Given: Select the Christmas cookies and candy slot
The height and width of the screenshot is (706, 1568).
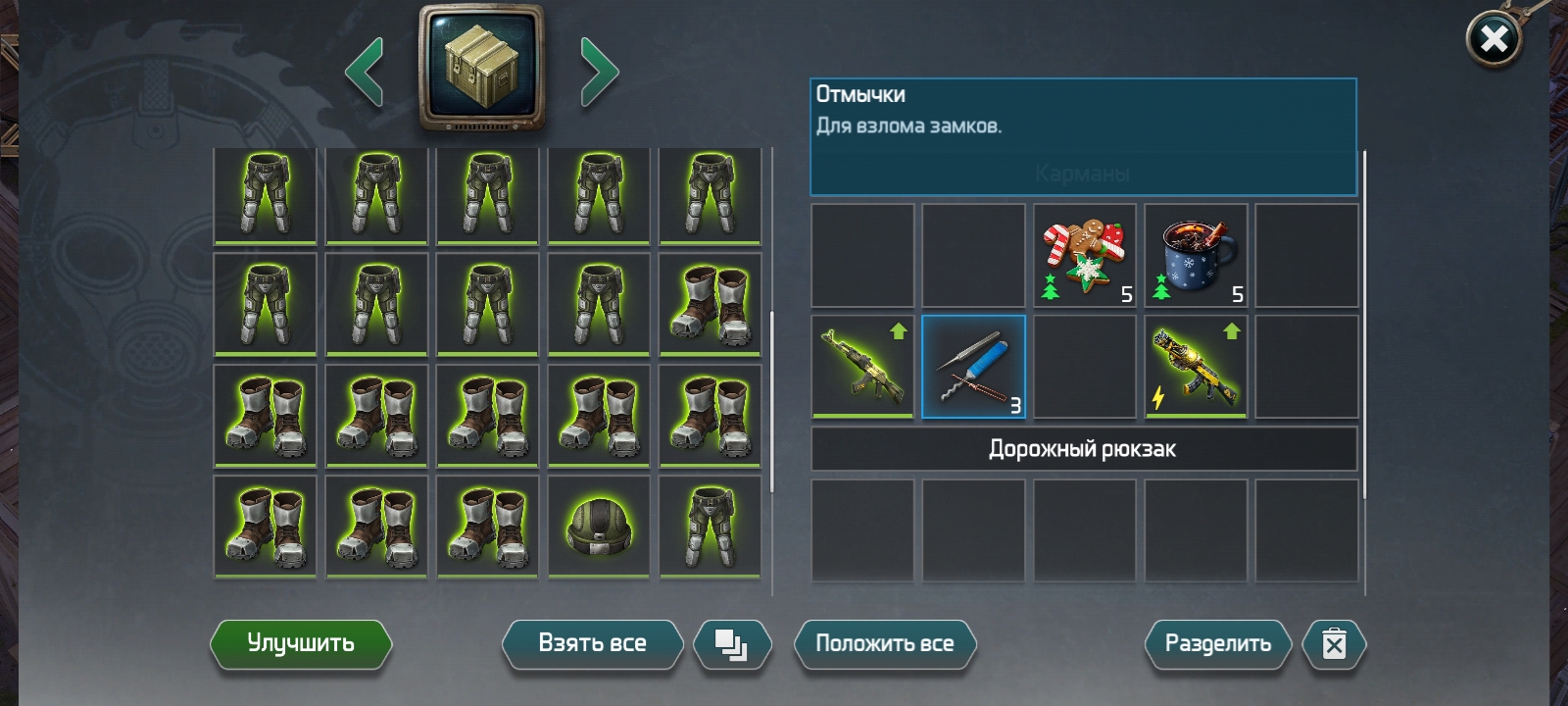Looking at the screenshot, I should 1085,255.
